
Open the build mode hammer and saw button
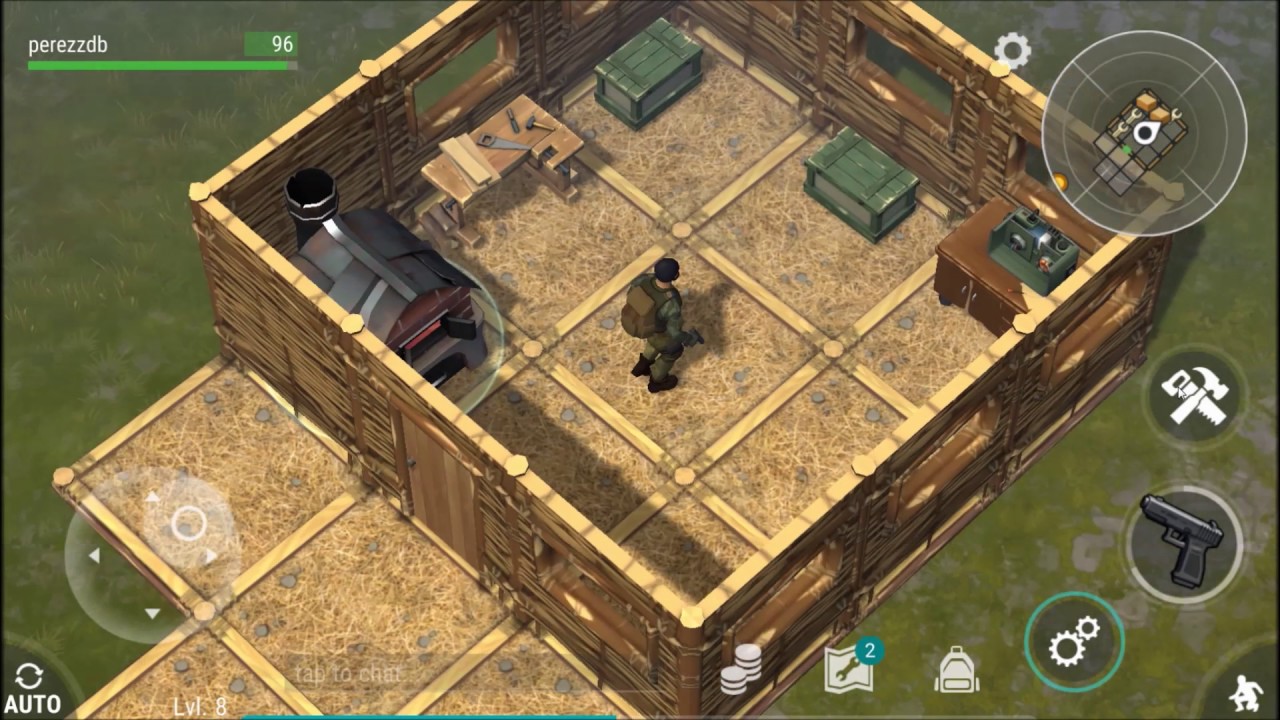[x=1195, y=396]
